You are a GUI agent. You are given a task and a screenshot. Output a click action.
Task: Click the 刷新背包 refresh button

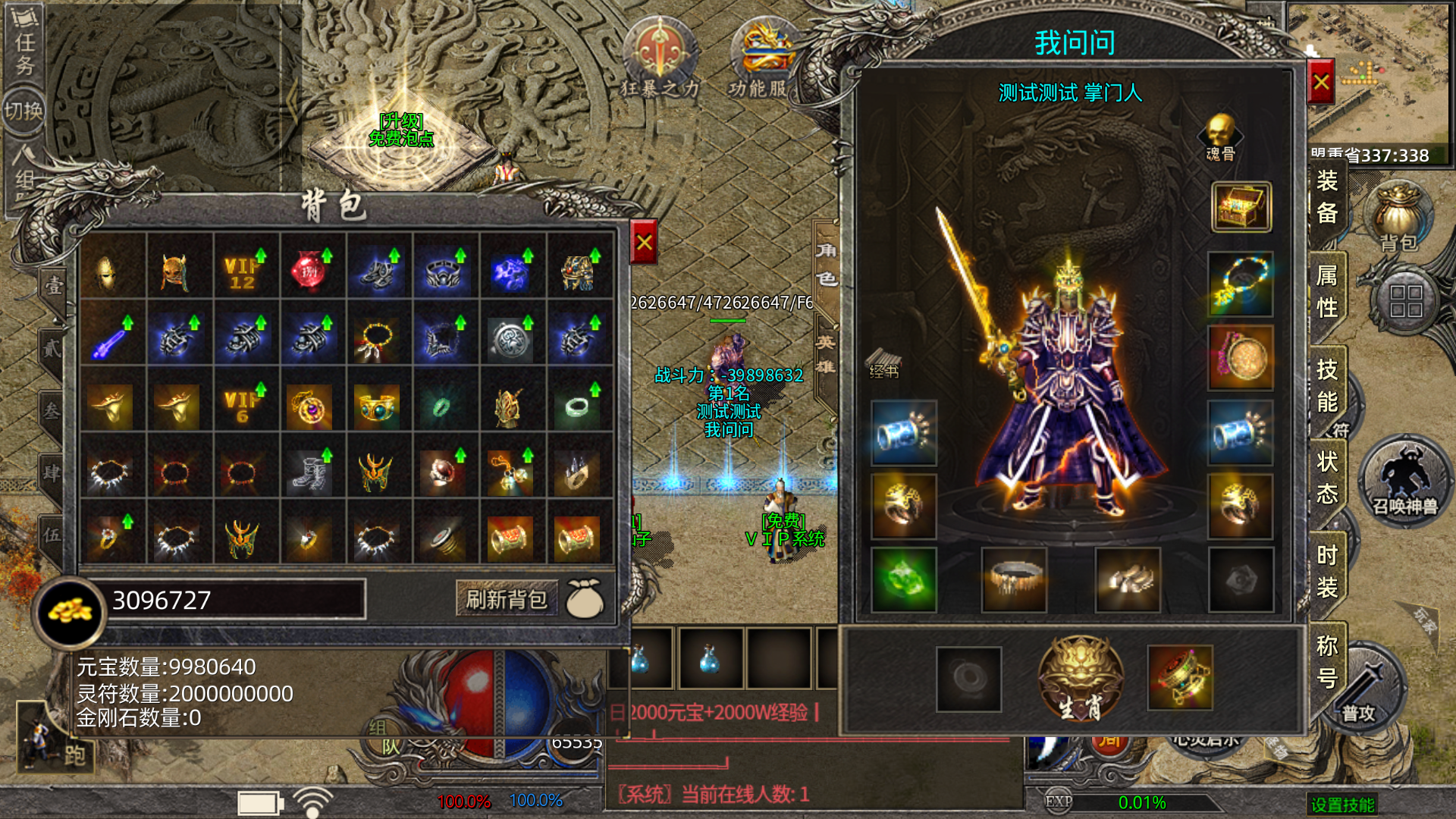point(507,599)
